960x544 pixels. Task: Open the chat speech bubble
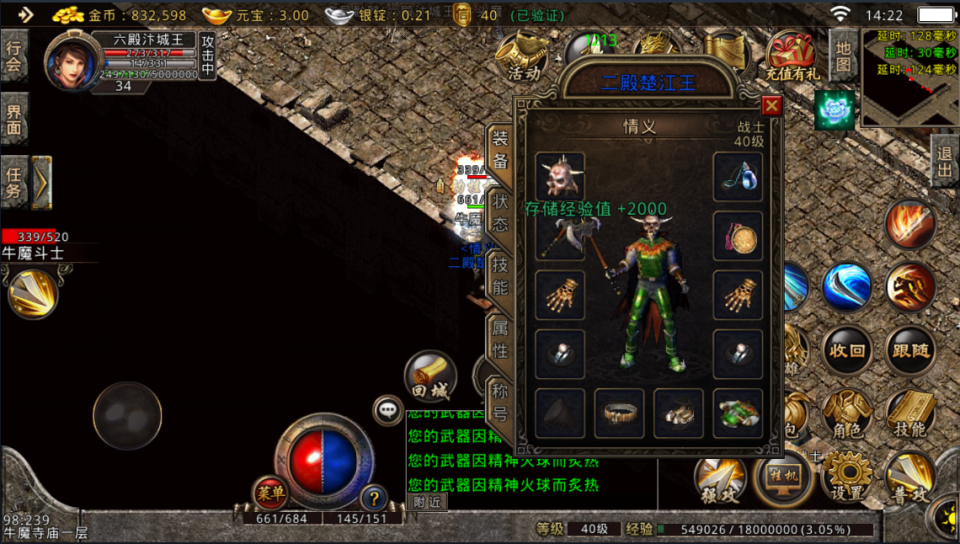(387, 409)
